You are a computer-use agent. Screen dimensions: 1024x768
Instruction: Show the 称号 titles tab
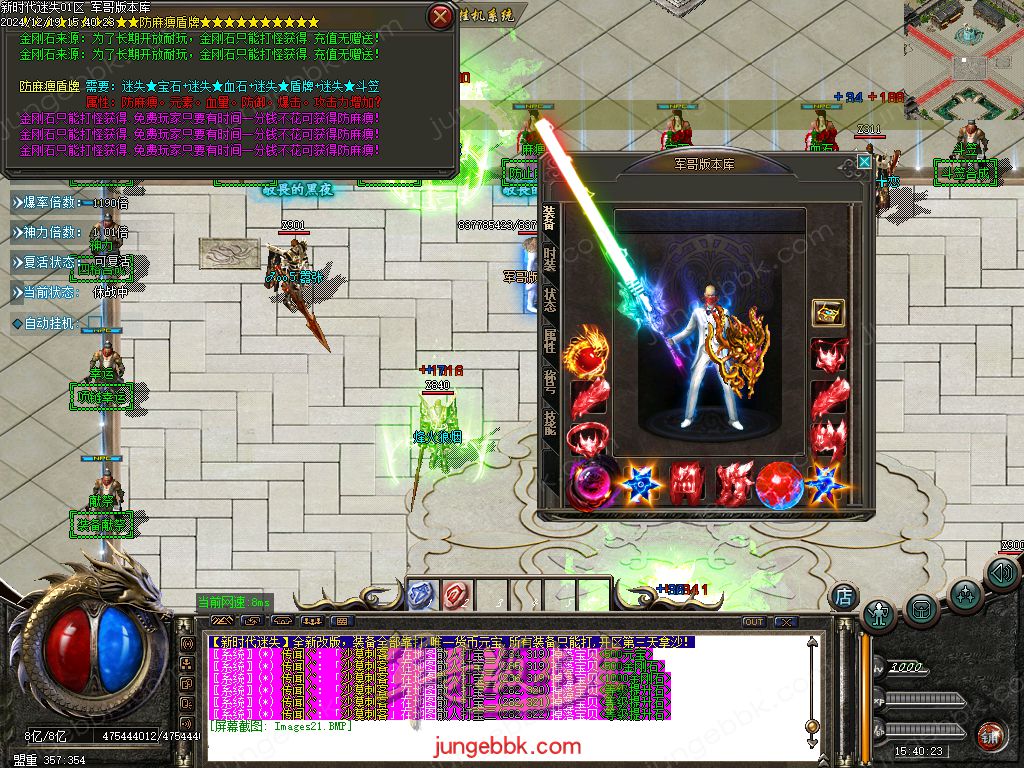click(x=550, y=382)
